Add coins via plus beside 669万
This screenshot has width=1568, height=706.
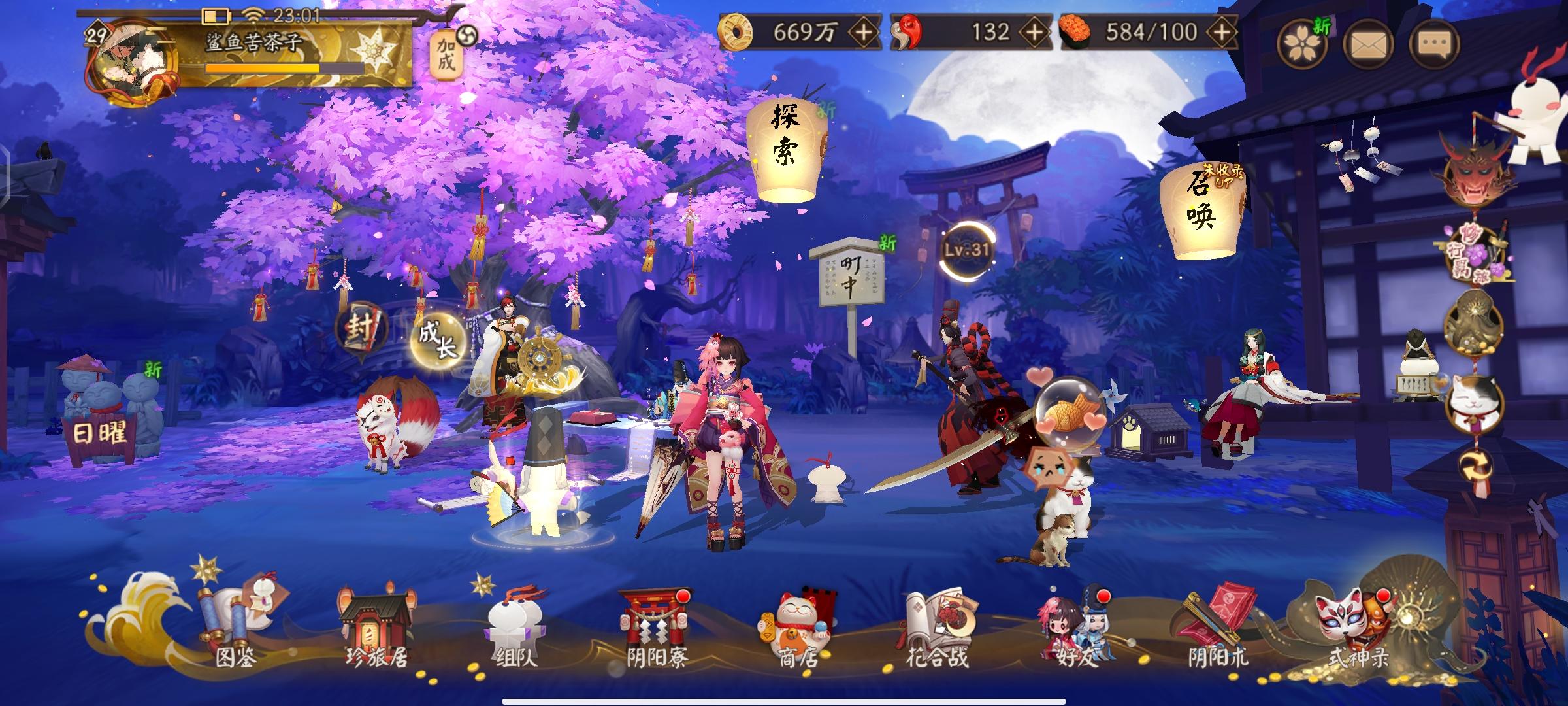click(x=864, y=31)
